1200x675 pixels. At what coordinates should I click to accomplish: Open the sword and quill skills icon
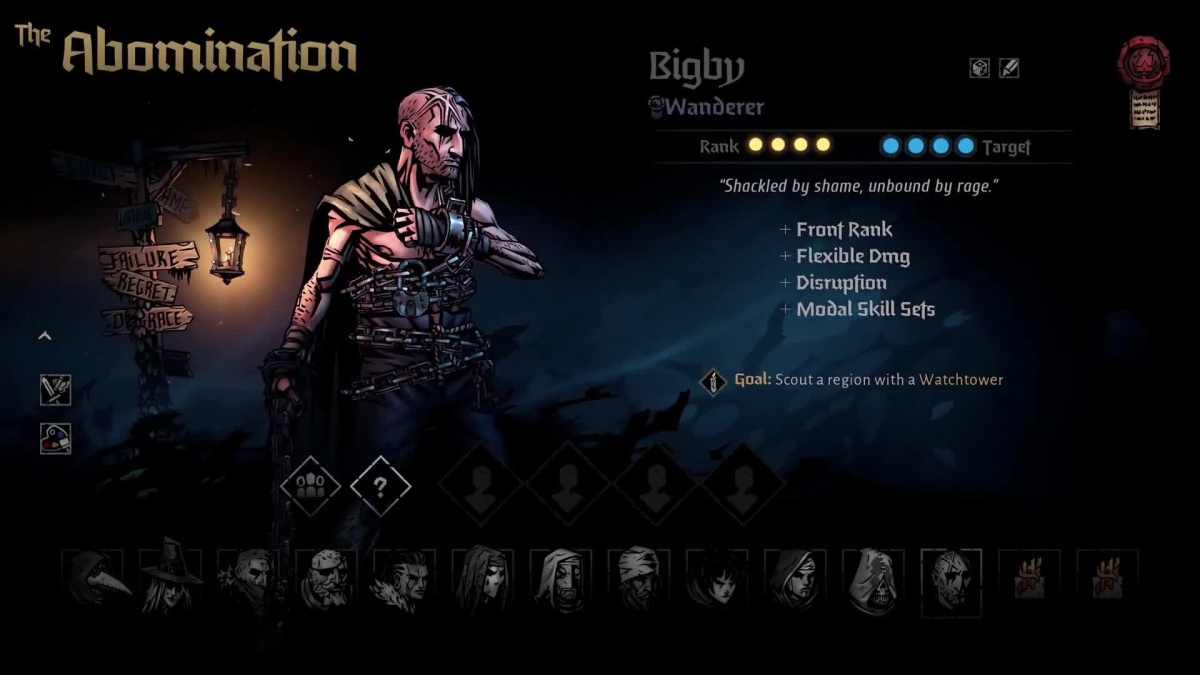coord(55,389)
